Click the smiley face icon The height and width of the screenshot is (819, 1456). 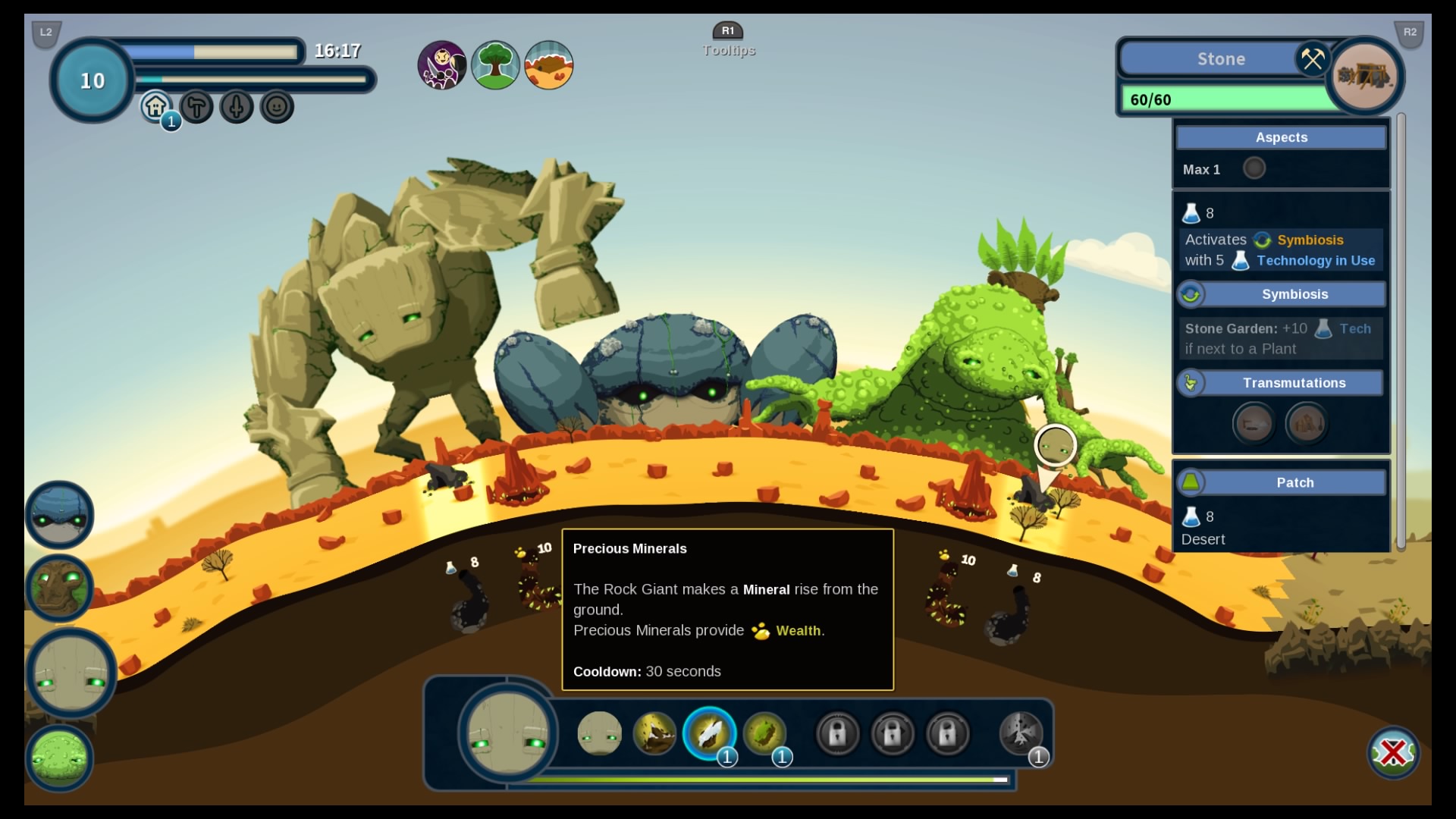pyautogui.click(x=277, y=107)
